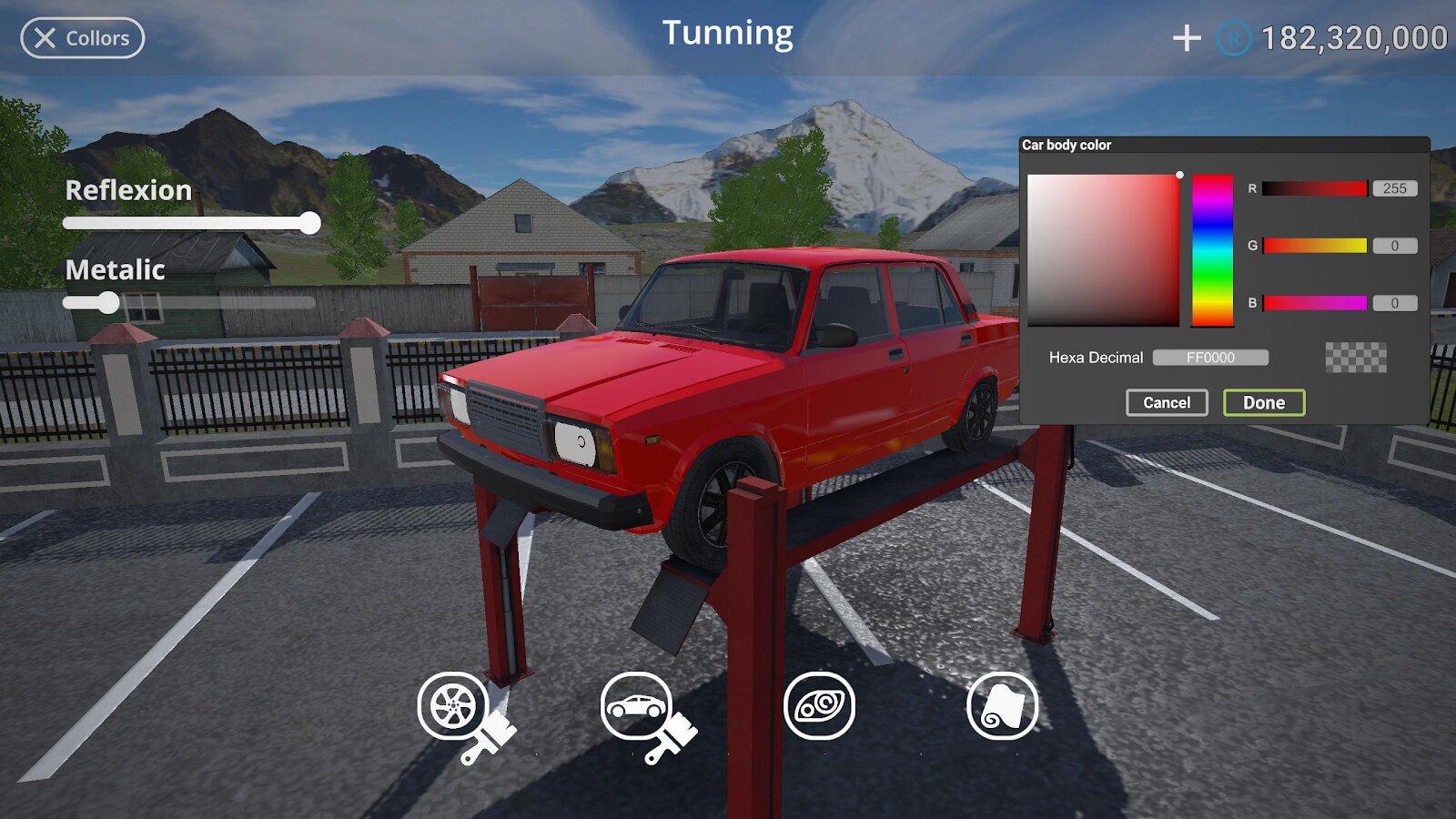Close the Collors panel

82,38
